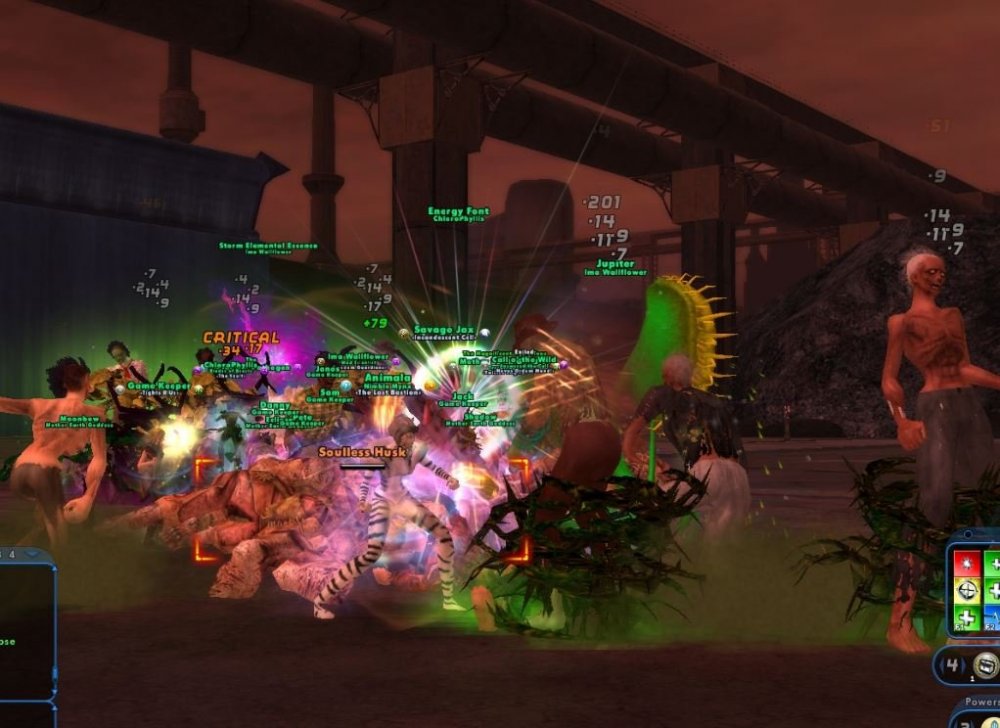Image resolution: width=1000 pixels, height=728 pixels.
Task: Select the red team member square
Action: click(965, 563)
